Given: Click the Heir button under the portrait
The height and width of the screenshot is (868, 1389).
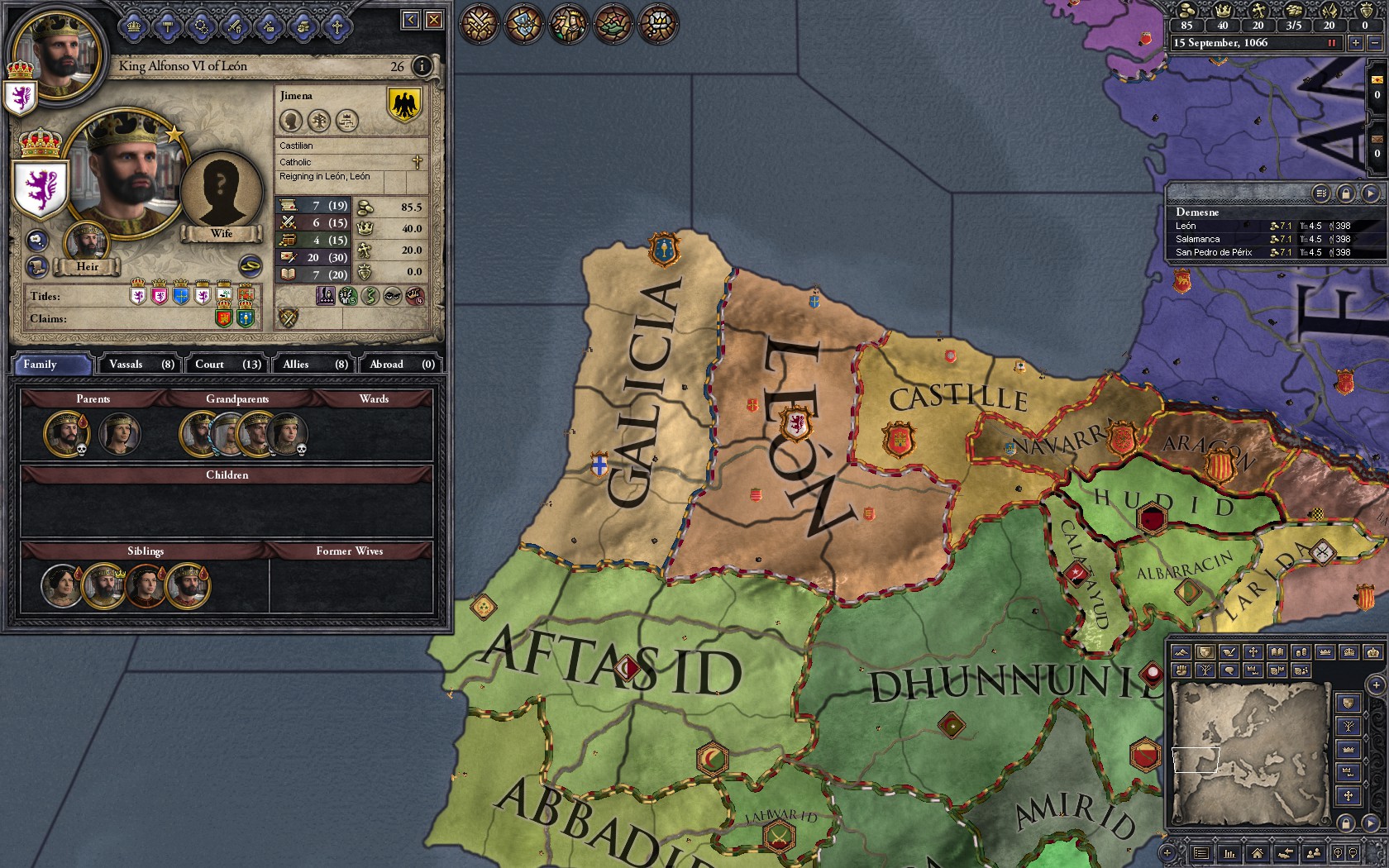Looking at the screenshot, I should [x=88, y=266].
